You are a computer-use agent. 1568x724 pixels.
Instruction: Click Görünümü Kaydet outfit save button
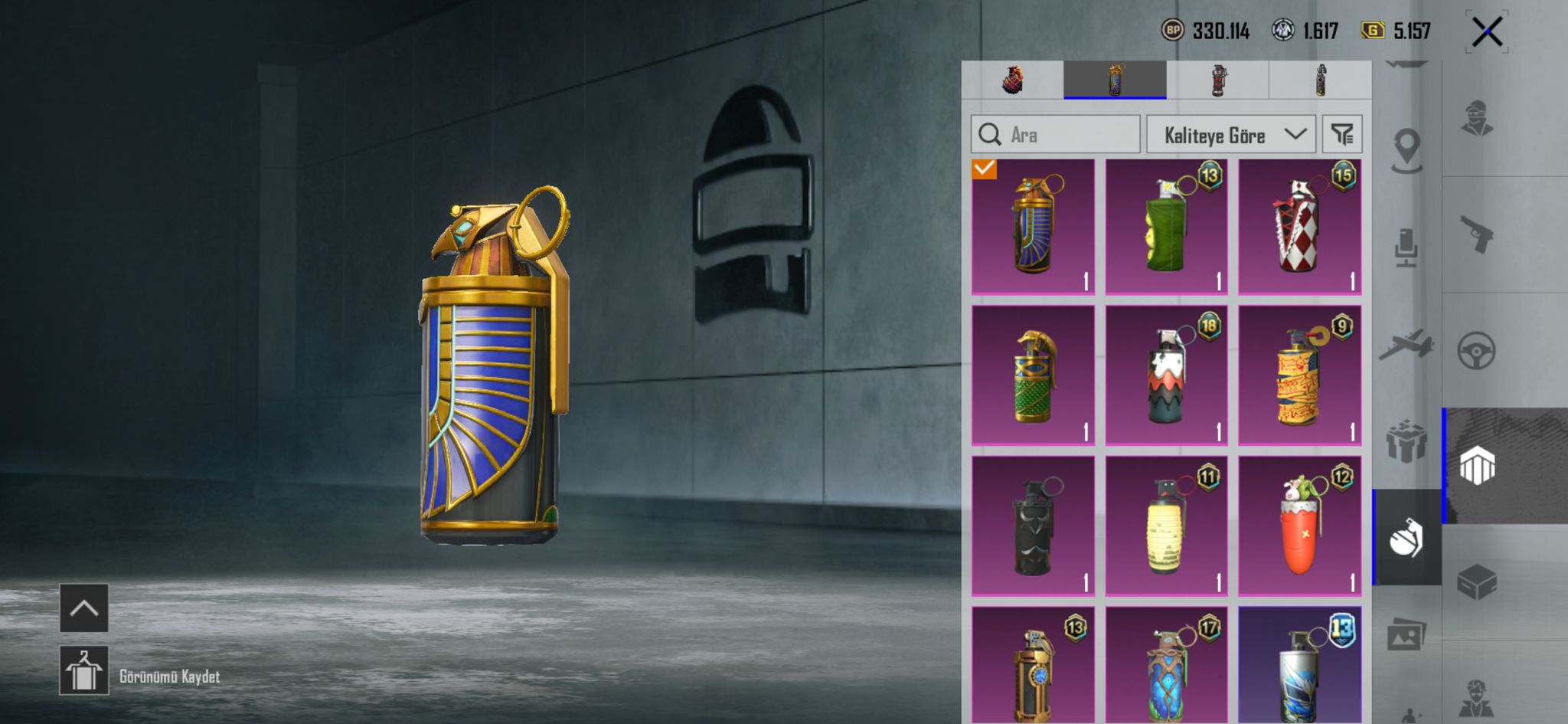tap(84, 670)
